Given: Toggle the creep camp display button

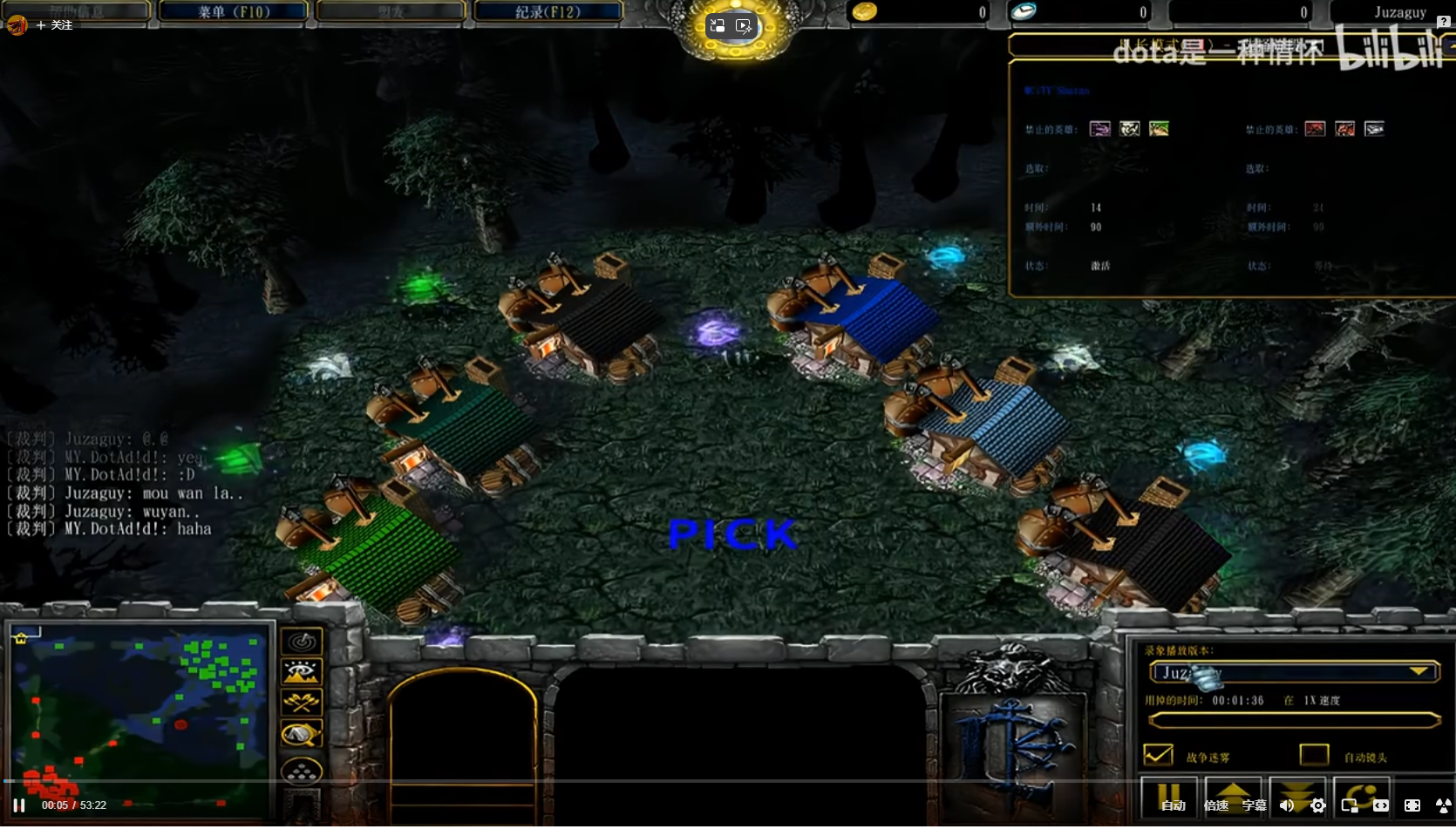Looking at the screenshot, I should click(303, 735).
